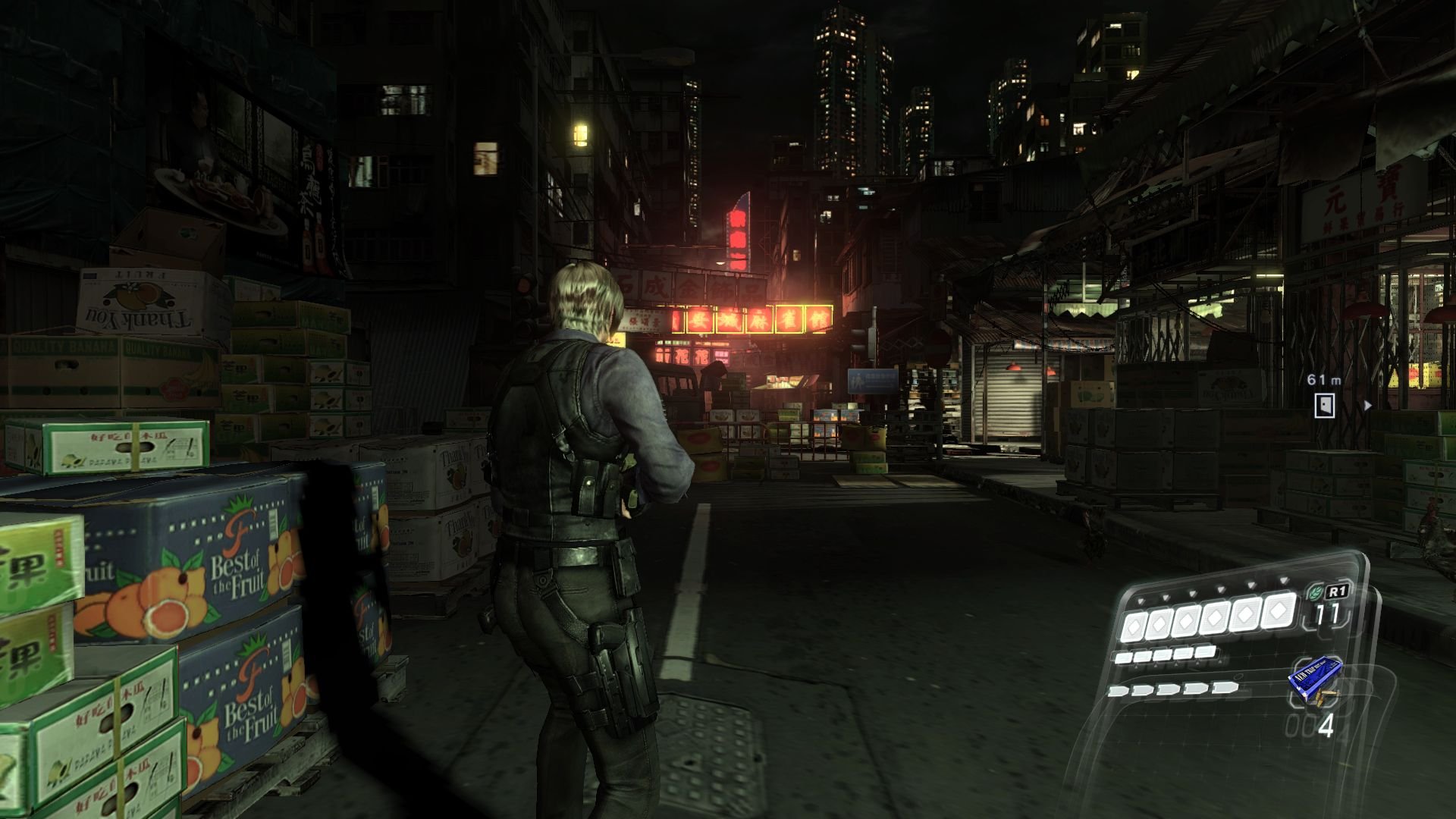
Task: Toggle the arrow marker beside the door icon
Action: tap(1367, 406)
